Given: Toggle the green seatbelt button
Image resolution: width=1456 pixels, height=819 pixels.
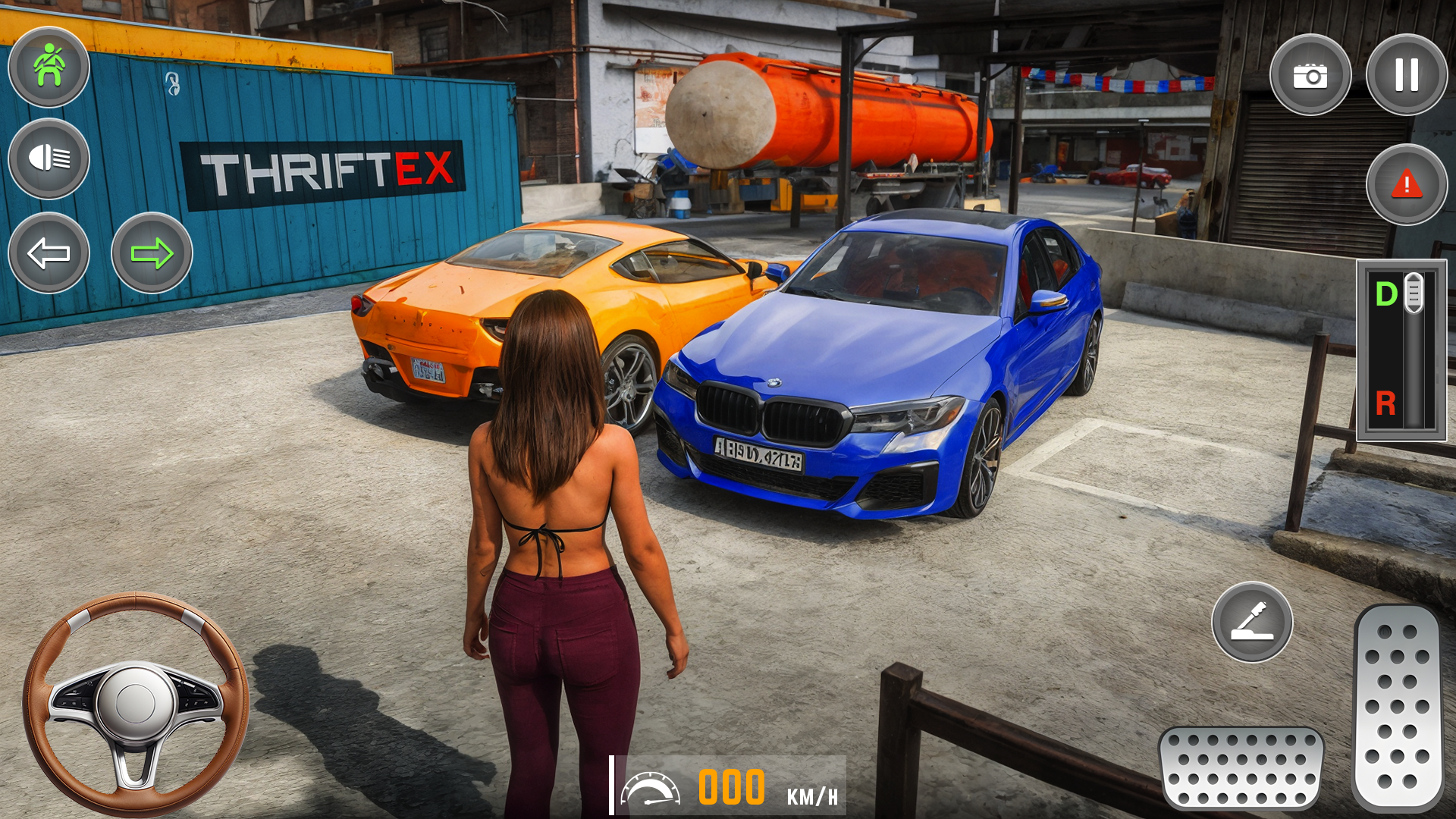Looking at the screenshot, I should coord(49,67).
